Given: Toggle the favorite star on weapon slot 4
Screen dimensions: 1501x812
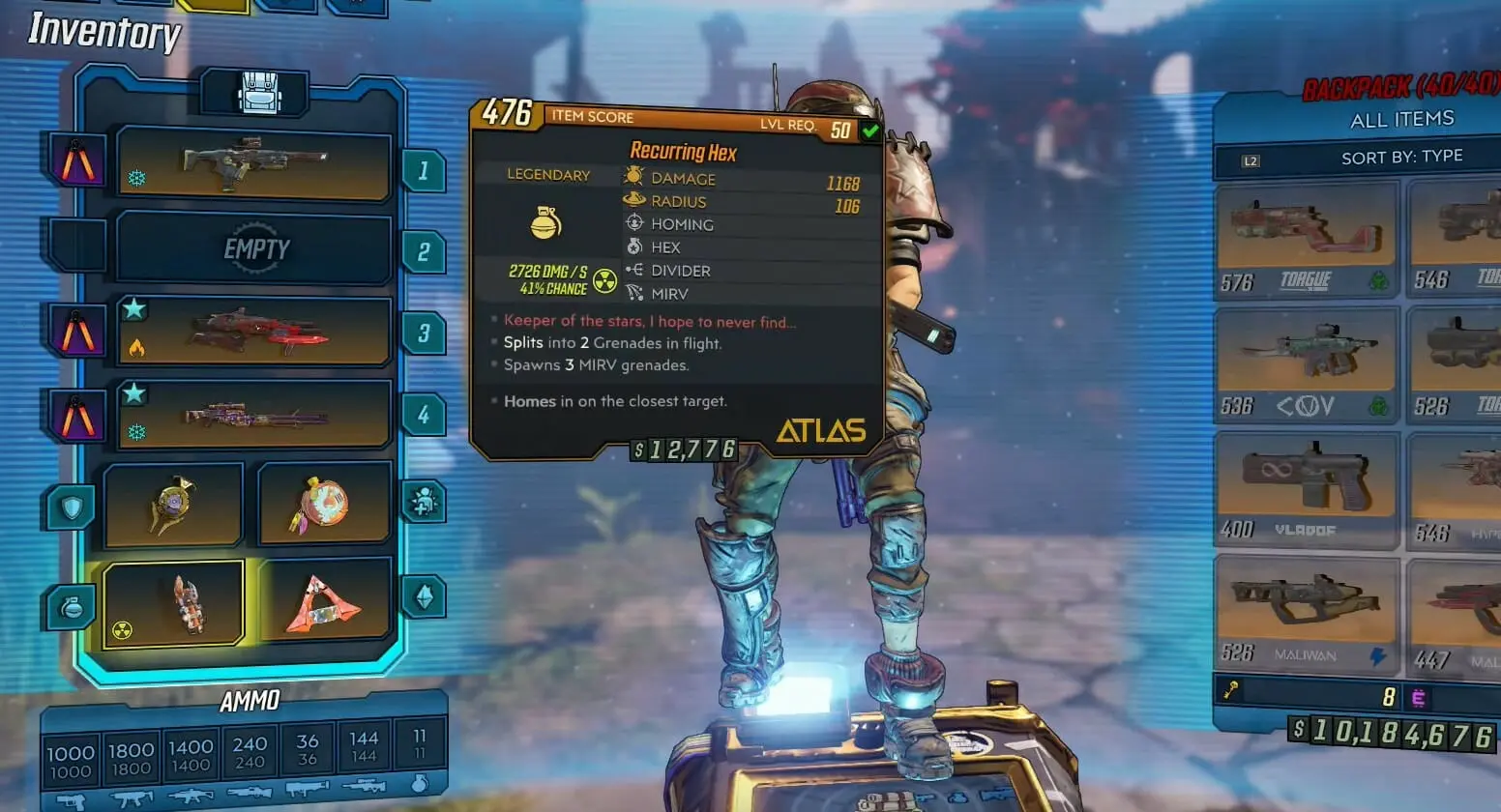Looking at the screenshot, I should click(x=135, y=391).
